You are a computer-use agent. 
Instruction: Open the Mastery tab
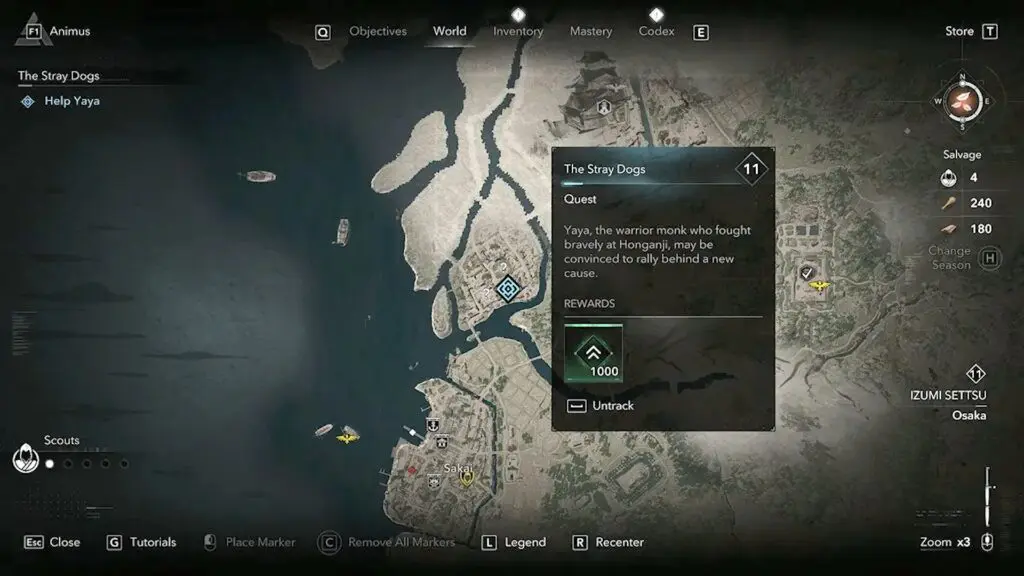[590, 31]
